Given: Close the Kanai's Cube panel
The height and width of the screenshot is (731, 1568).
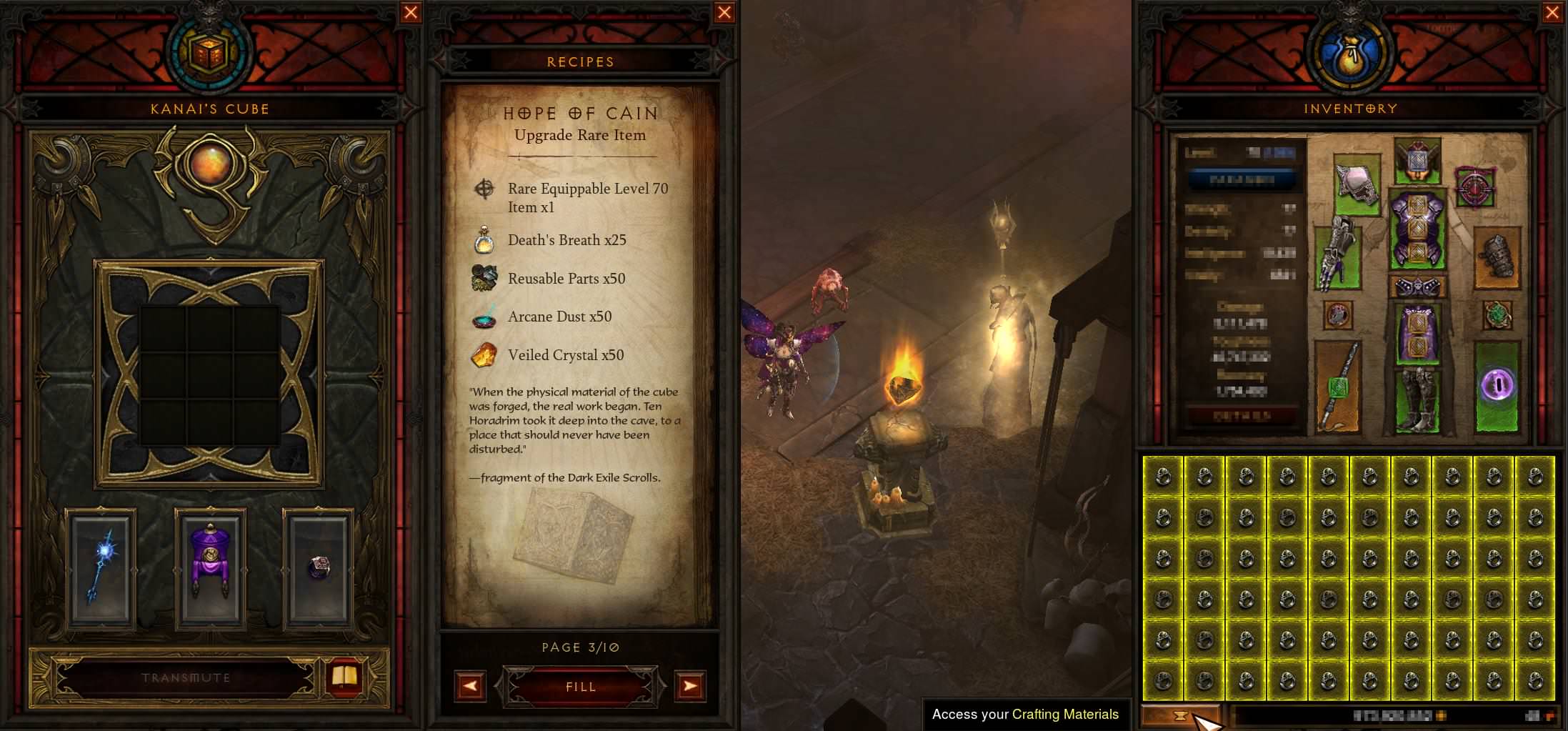Looking at the screenshot, I should 411,12.
